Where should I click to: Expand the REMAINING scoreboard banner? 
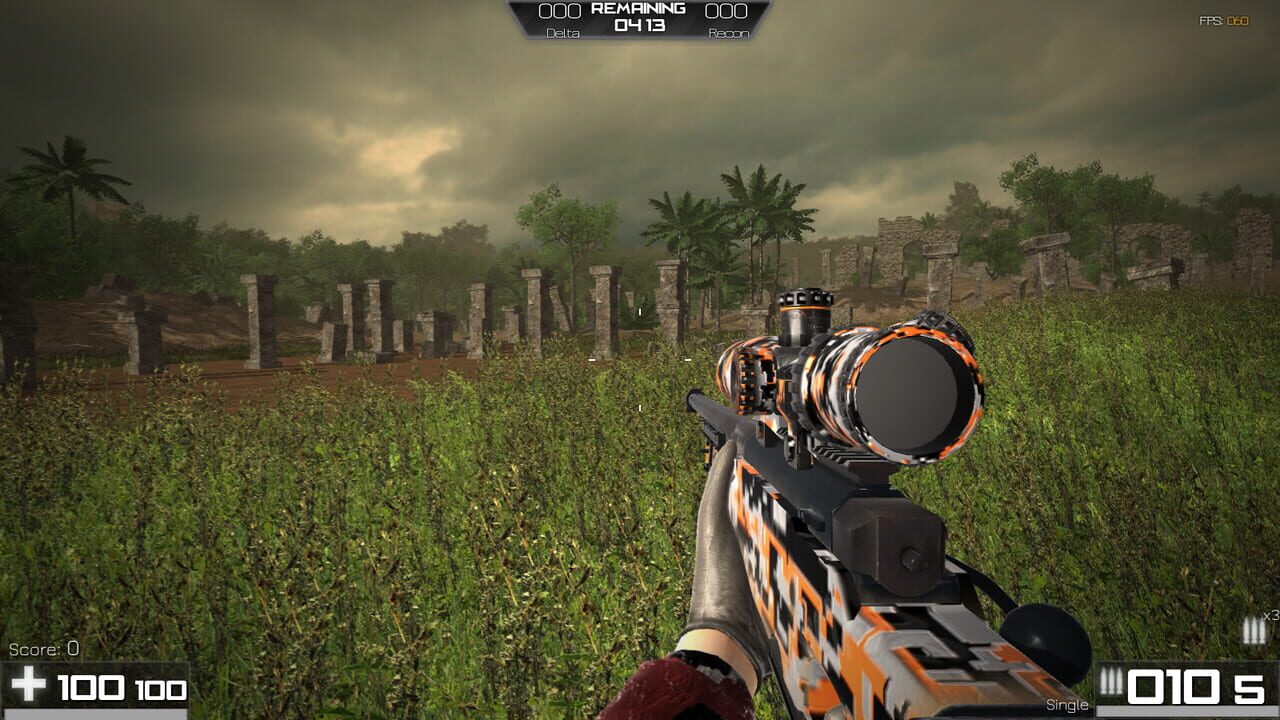coord(640,7)
